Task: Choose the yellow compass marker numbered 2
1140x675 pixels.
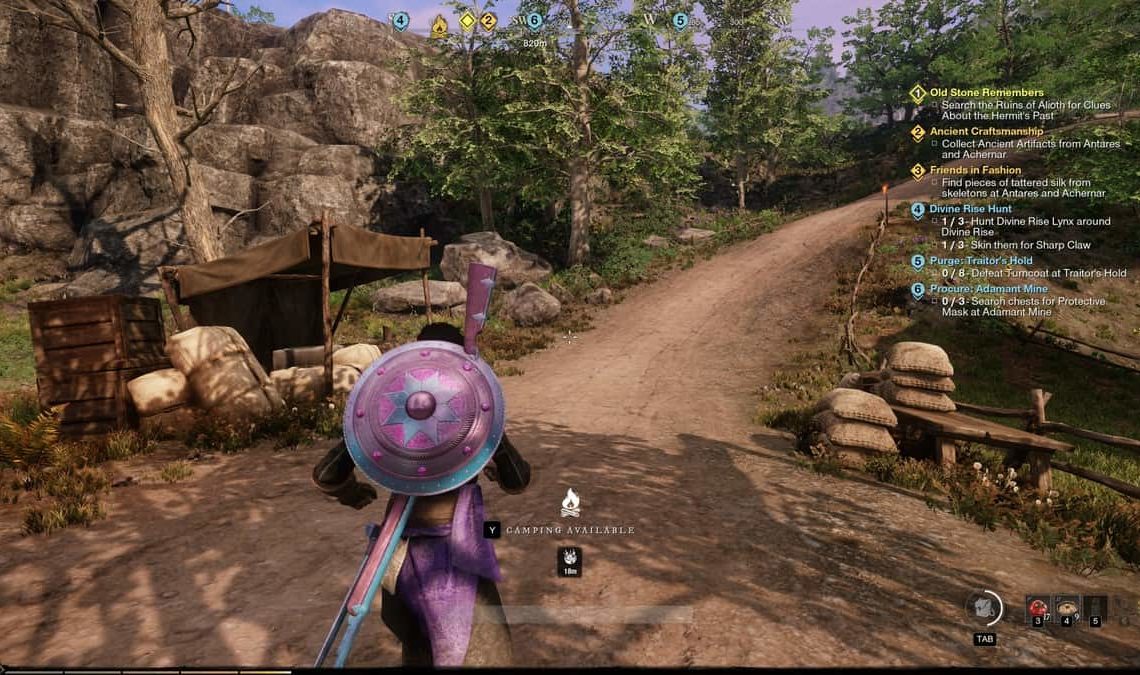Action: coord(488,20)
